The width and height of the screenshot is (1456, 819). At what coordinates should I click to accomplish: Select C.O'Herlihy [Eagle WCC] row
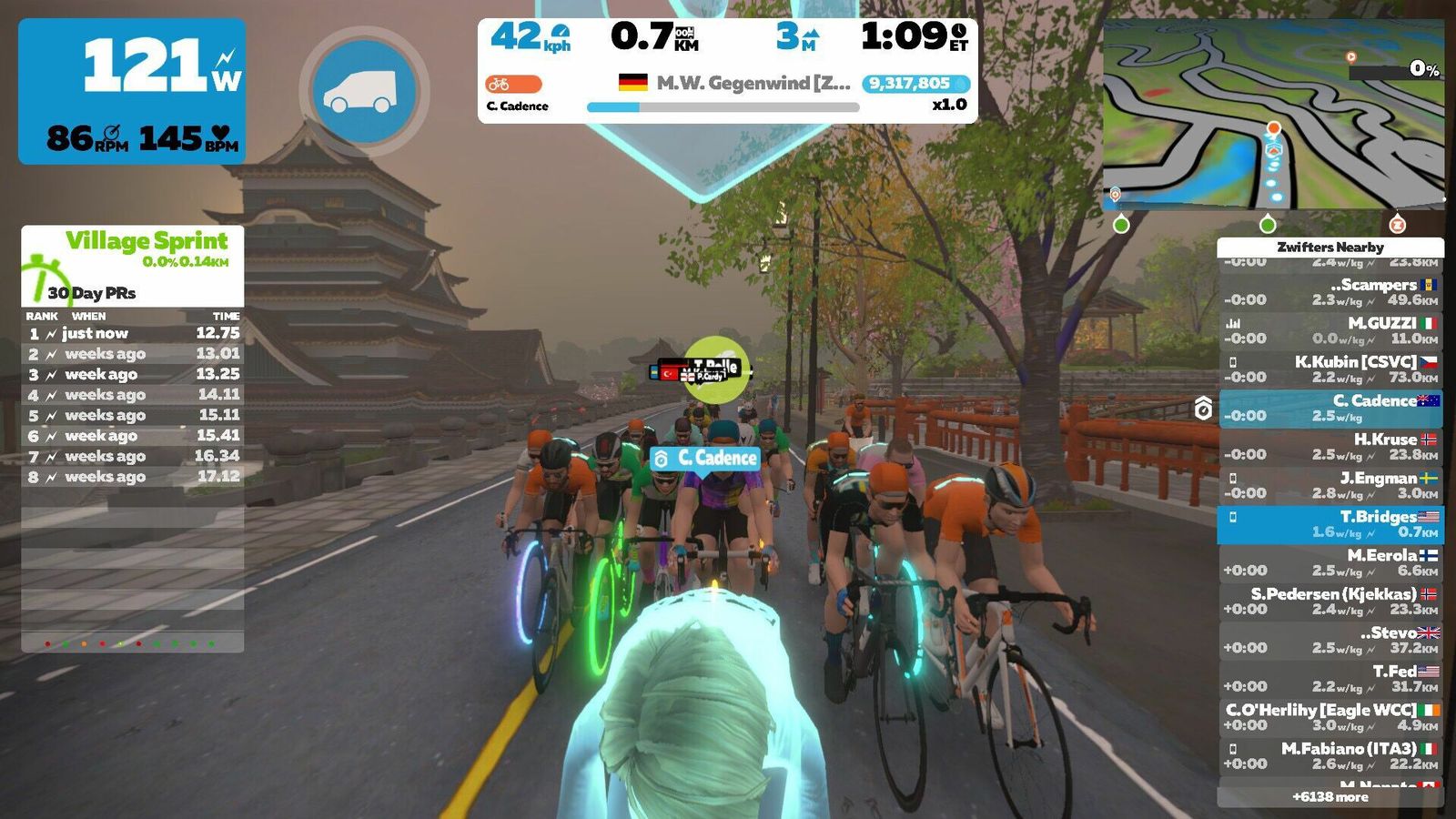point(1330,717)
